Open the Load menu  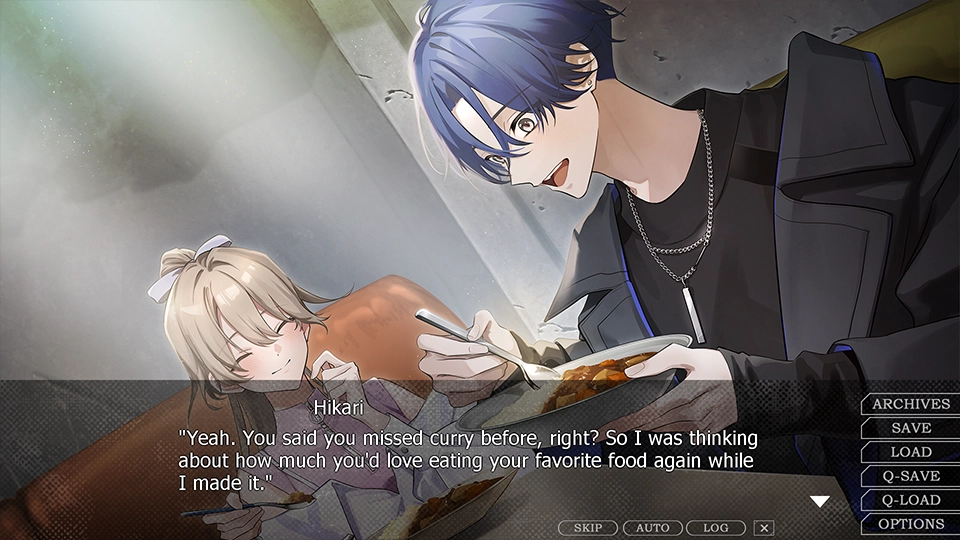click(911, 452)
